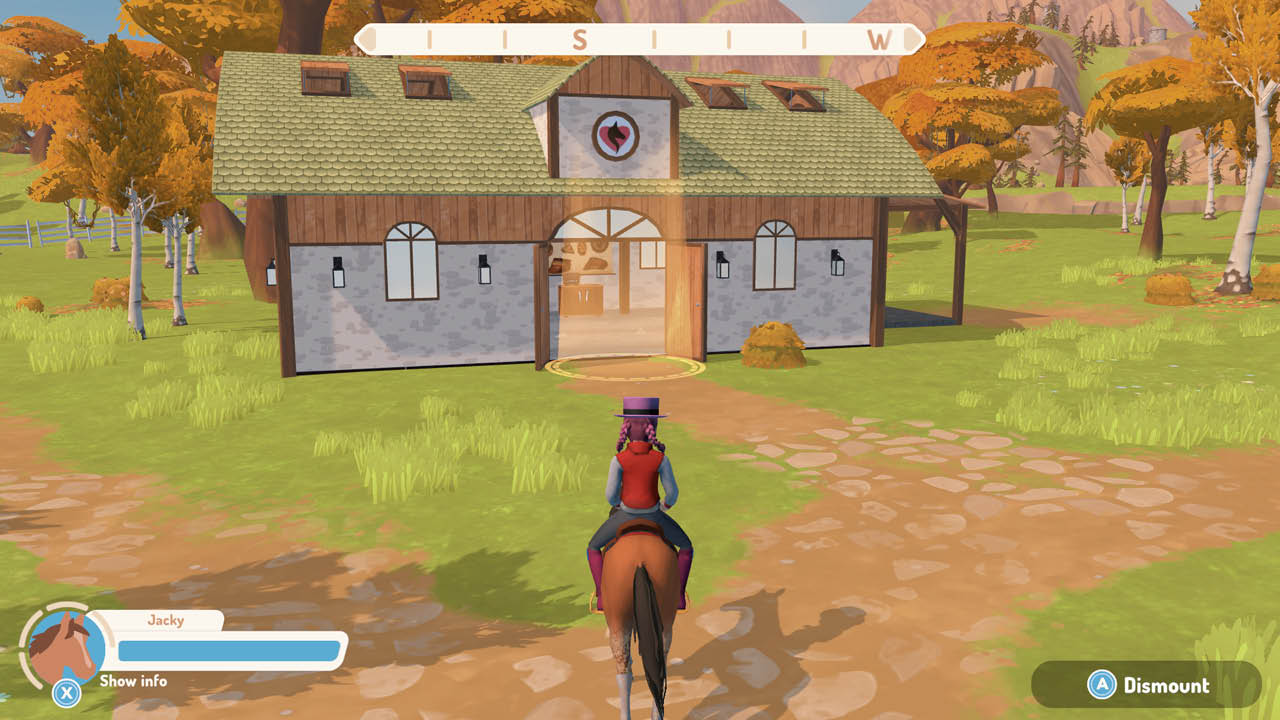The height and width of the screenshot is (720, 1280).
Task: Click Jacky's name label
Action: 168,620
